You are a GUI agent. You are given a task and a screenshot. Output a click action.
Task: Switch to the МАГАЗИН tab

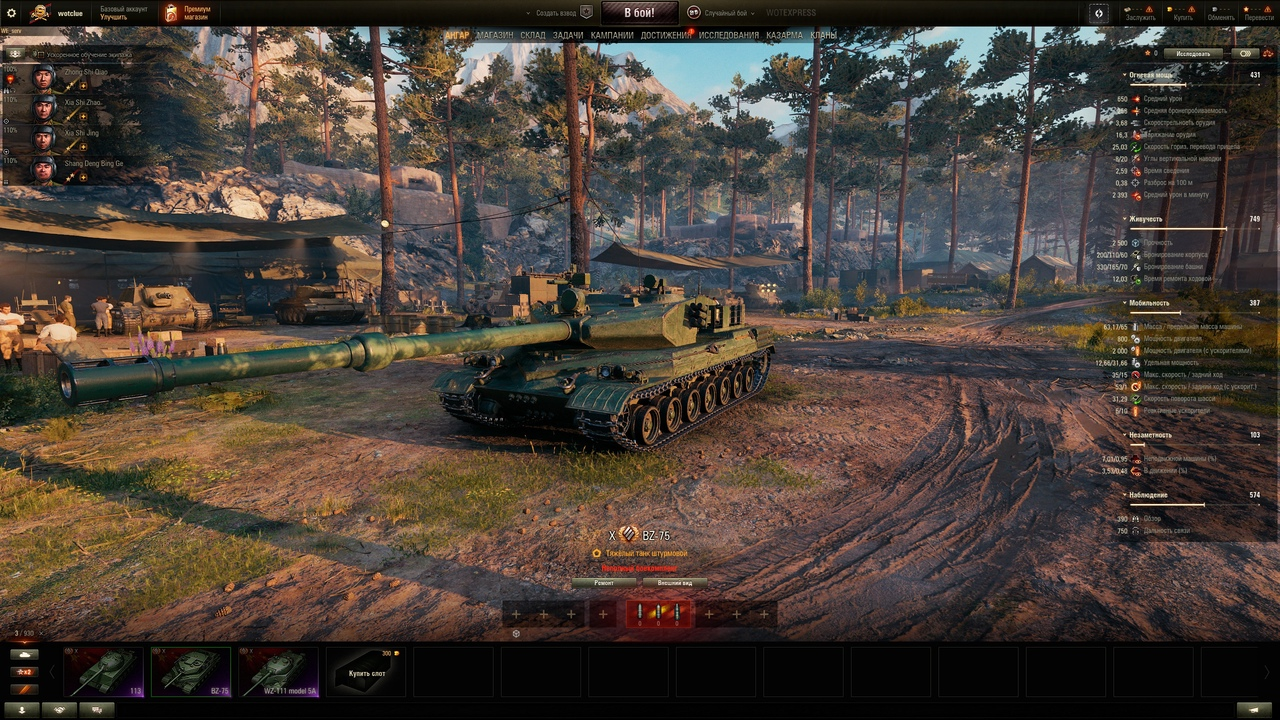coord(494,35)
